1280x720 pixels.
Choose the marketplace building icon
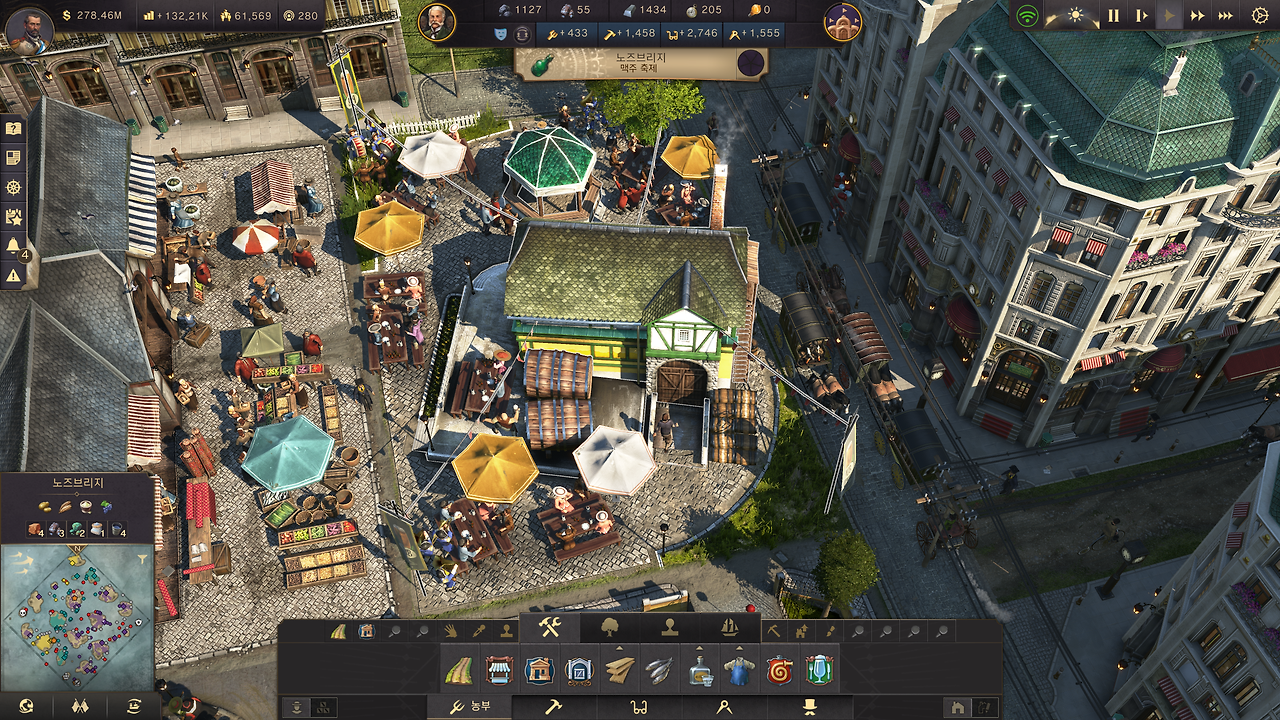pyautogui.click(x=499, y=670)
